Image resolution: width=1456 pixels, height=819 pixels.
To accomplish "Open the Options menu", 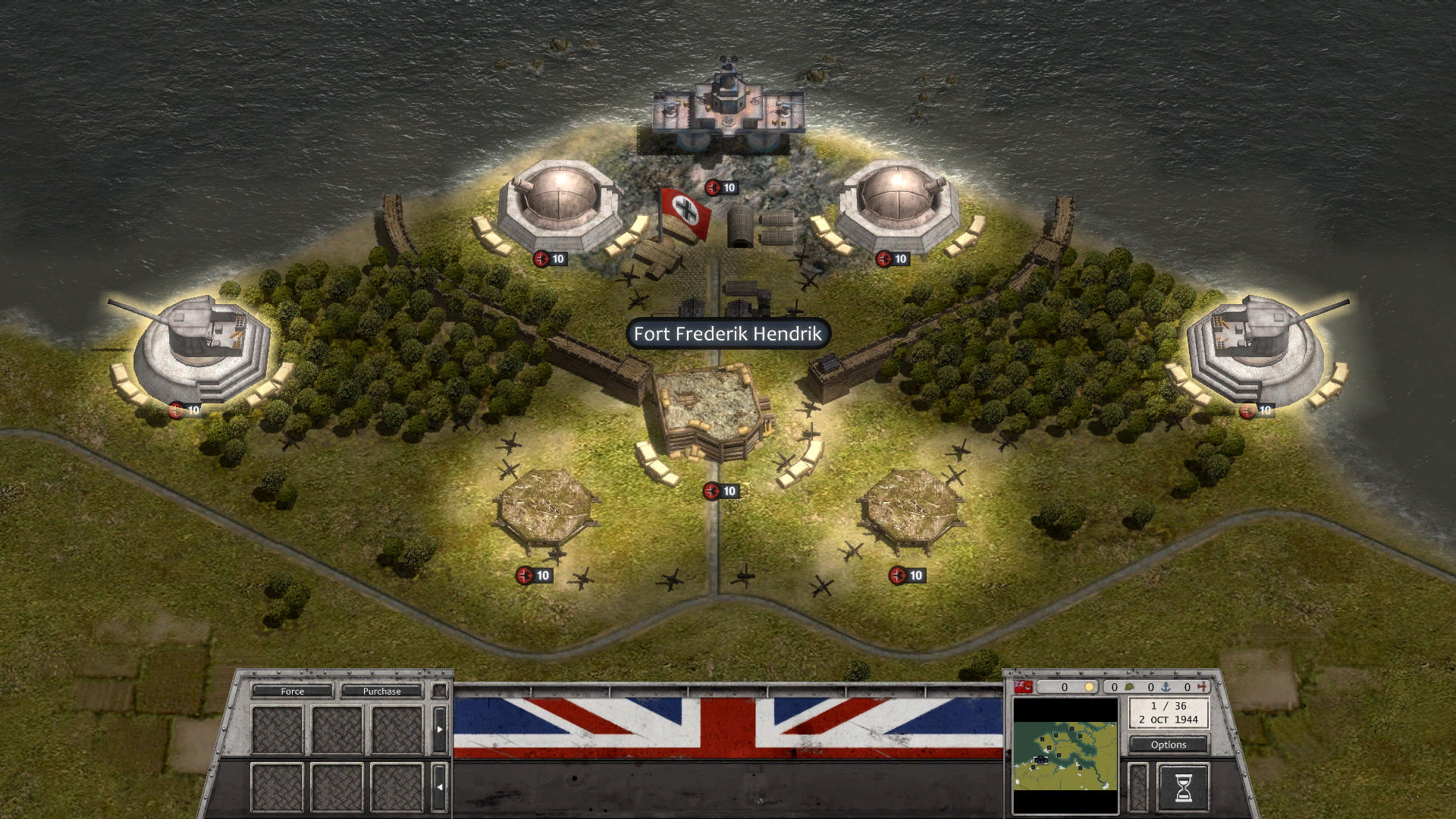I will 1168,745.
